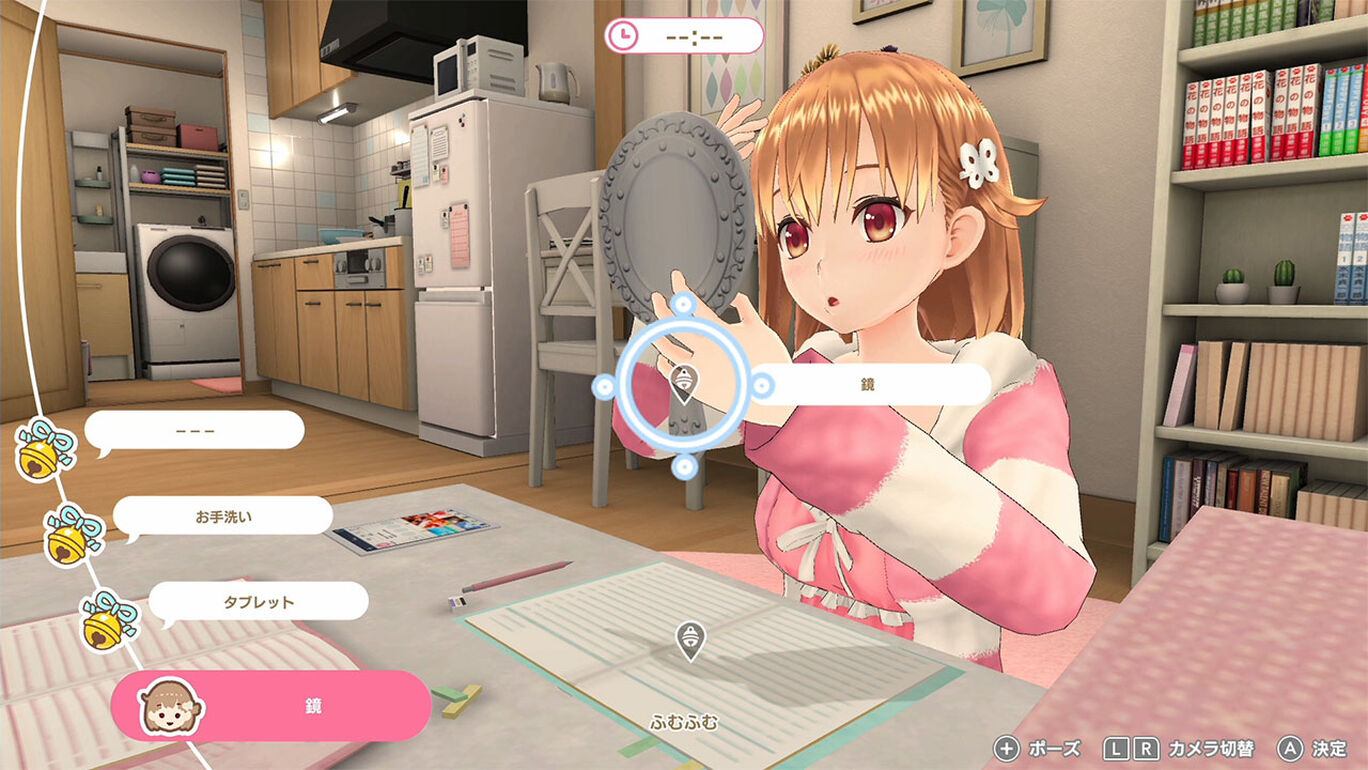Choose the タブレット speech bubble option
1368x770 pixels.
tap(259, 601)
